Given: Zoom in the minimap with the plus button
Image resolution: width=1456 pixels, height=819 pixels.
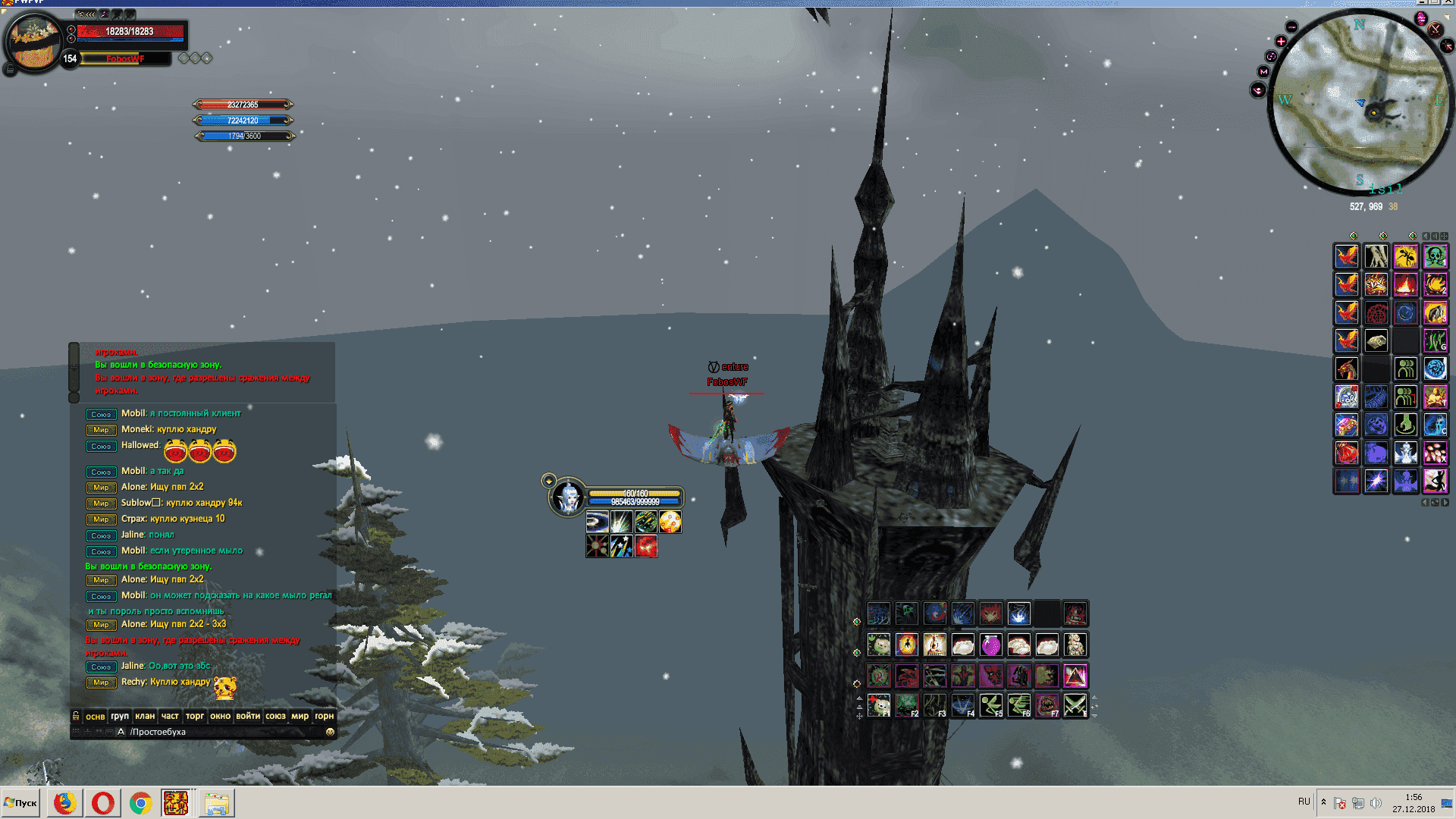Looking at the screenshot, I should pos(1281,41).
